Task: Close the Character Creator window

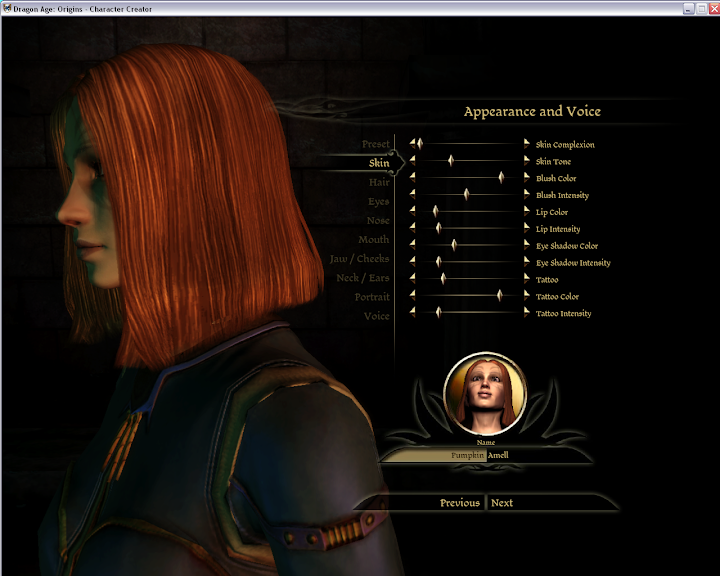Action: pyautogui.click(x=712, y=7)
